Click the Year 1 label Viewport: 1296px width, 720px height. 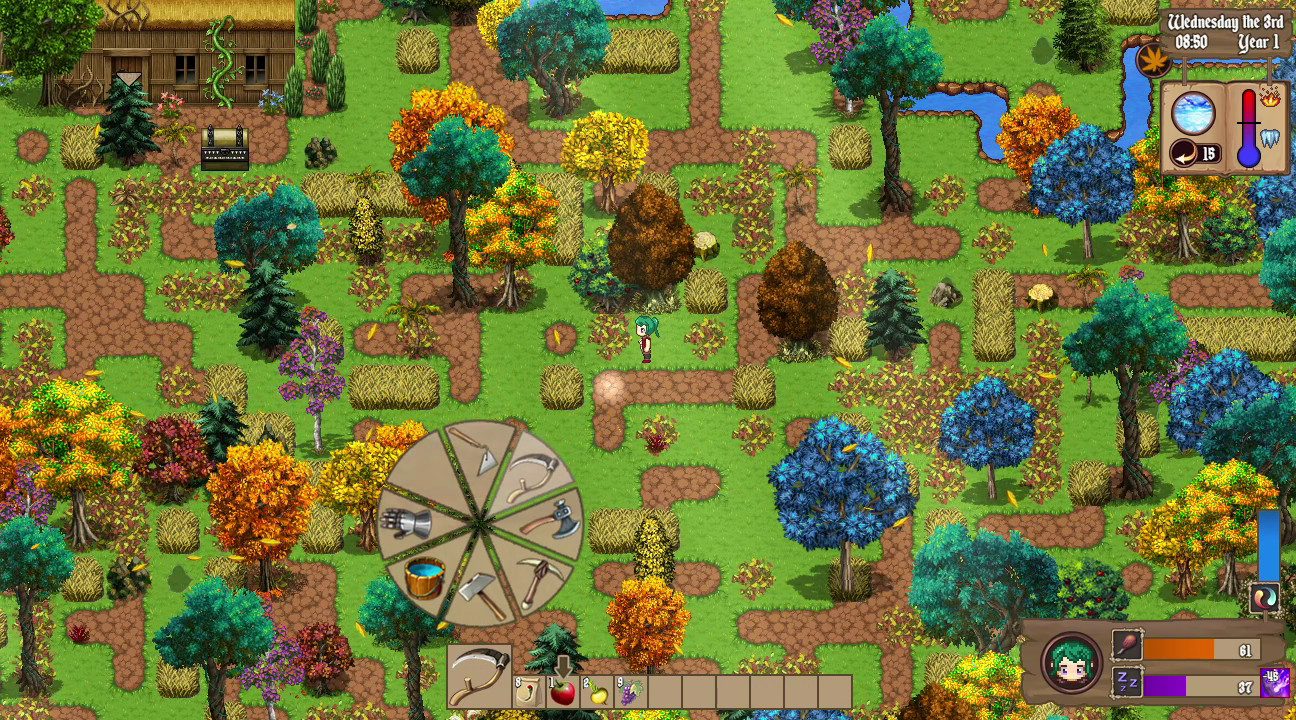pos(1256,40)
